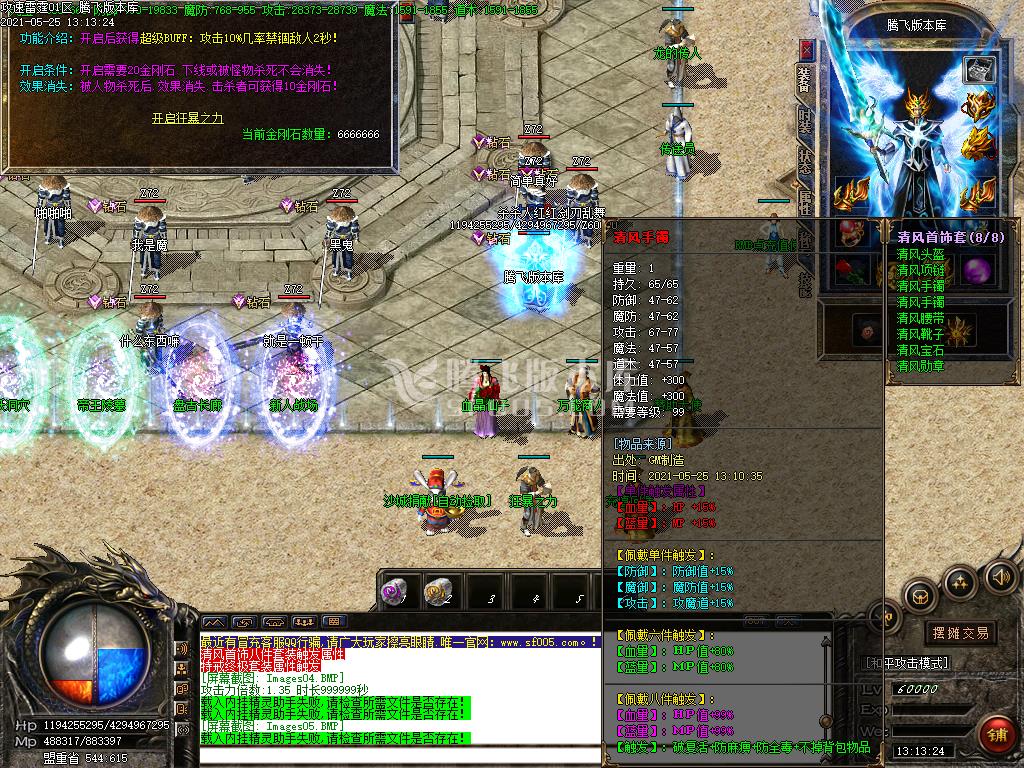Open the red 铺 shop button

pyautogui.click(x=997, y=733)
